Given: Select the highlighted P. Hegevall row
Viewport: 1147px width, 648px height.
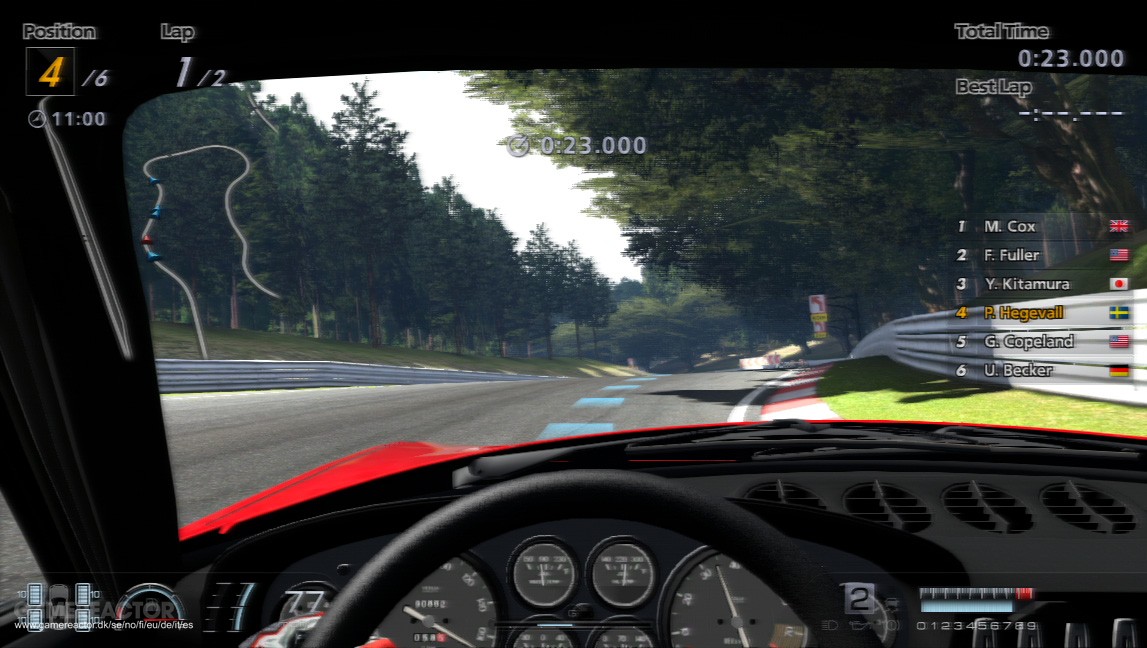Looking at the screenshot, I should [1040, 312].
